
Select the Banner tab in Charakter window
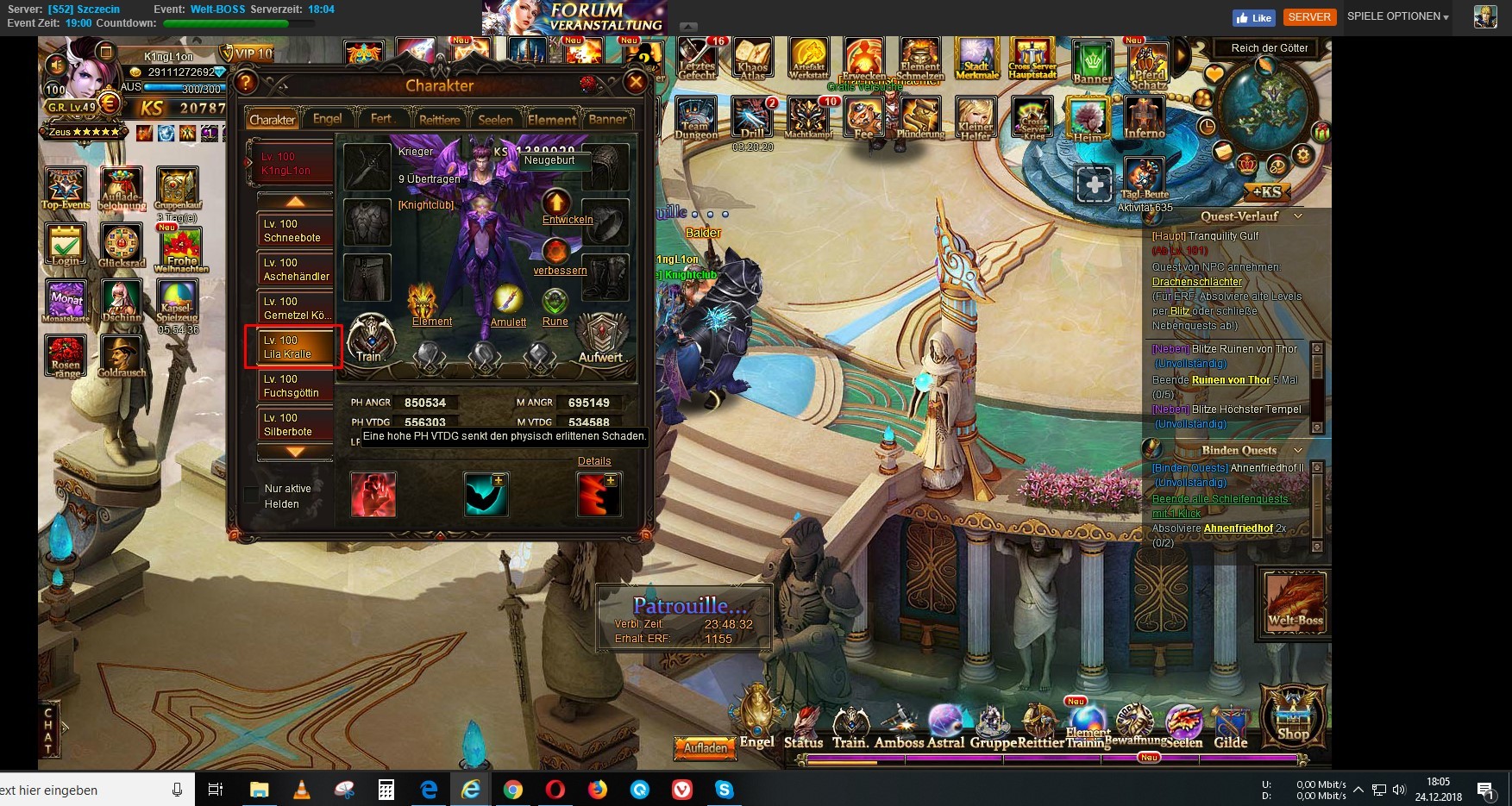point(607,120)
